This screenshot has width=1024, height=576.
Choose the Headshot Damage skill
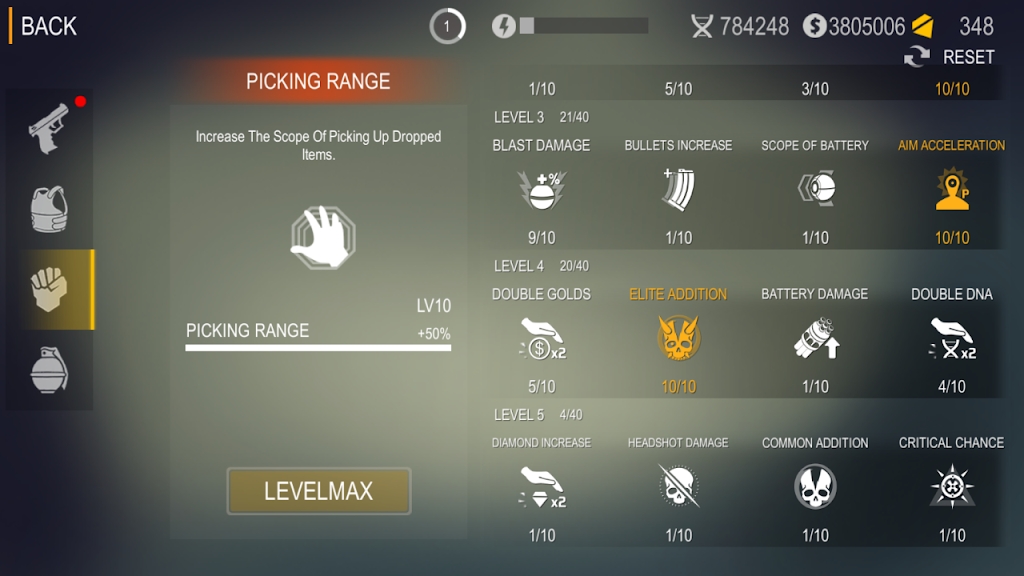[678, 487]
